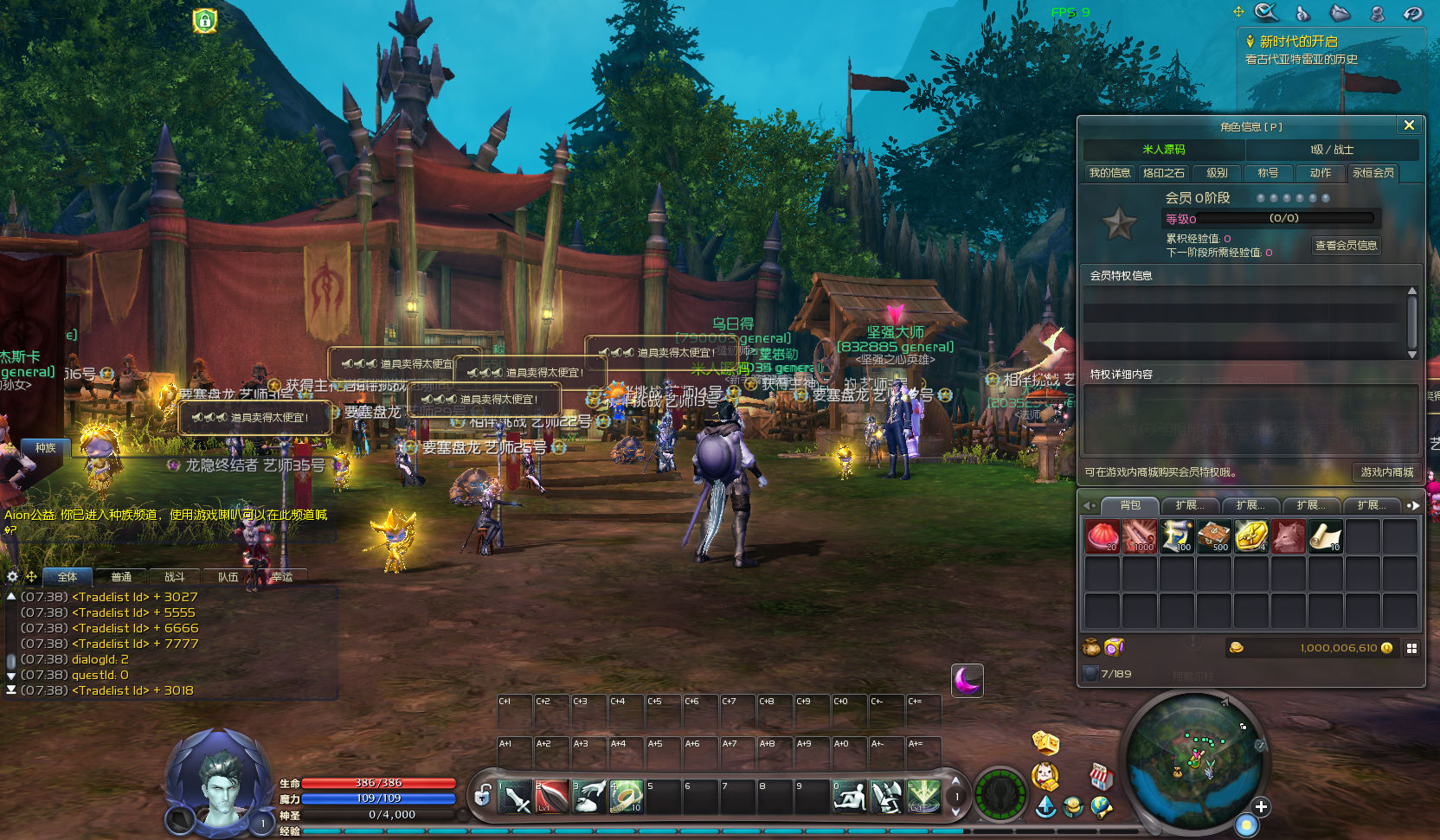
Task: Select the wolf head item in the bag
Action: (1288, 537)
